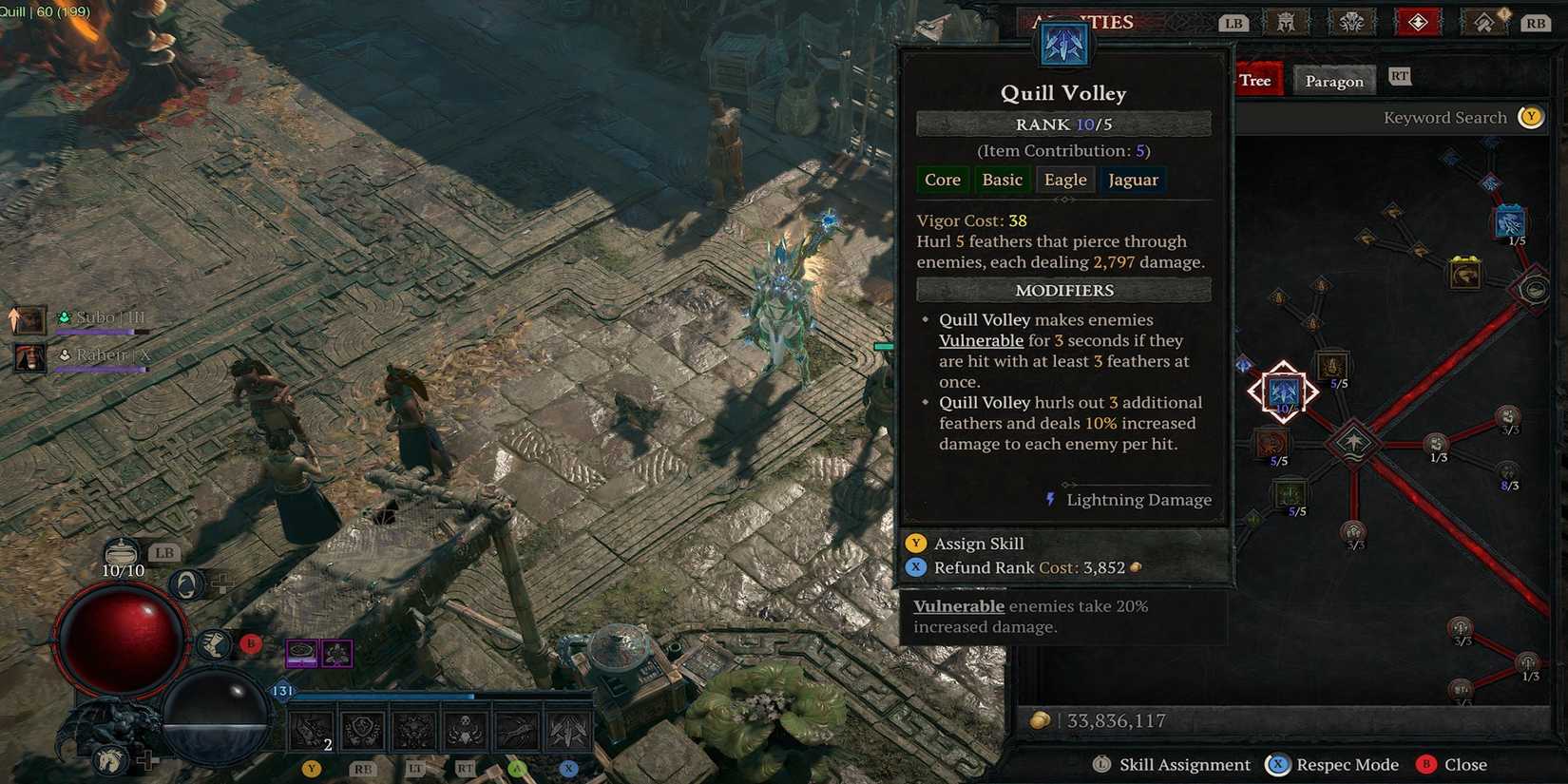Select party member Subo's portrait
Viewport: 1568px width, 784px height.
[x=29, y=319]
